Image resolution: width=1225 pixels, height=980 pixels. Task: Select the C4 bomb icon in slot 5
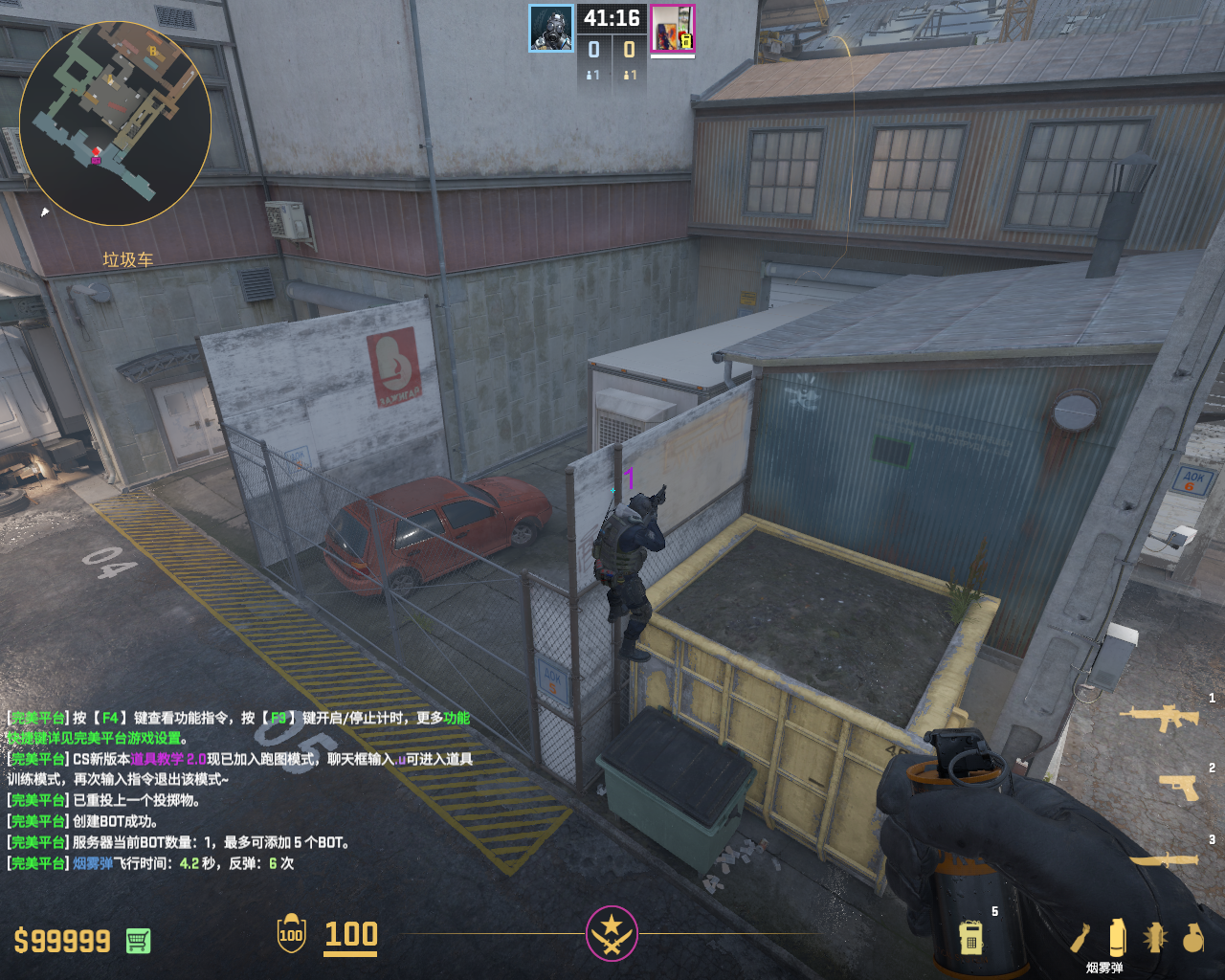click(x=970, y=937)
